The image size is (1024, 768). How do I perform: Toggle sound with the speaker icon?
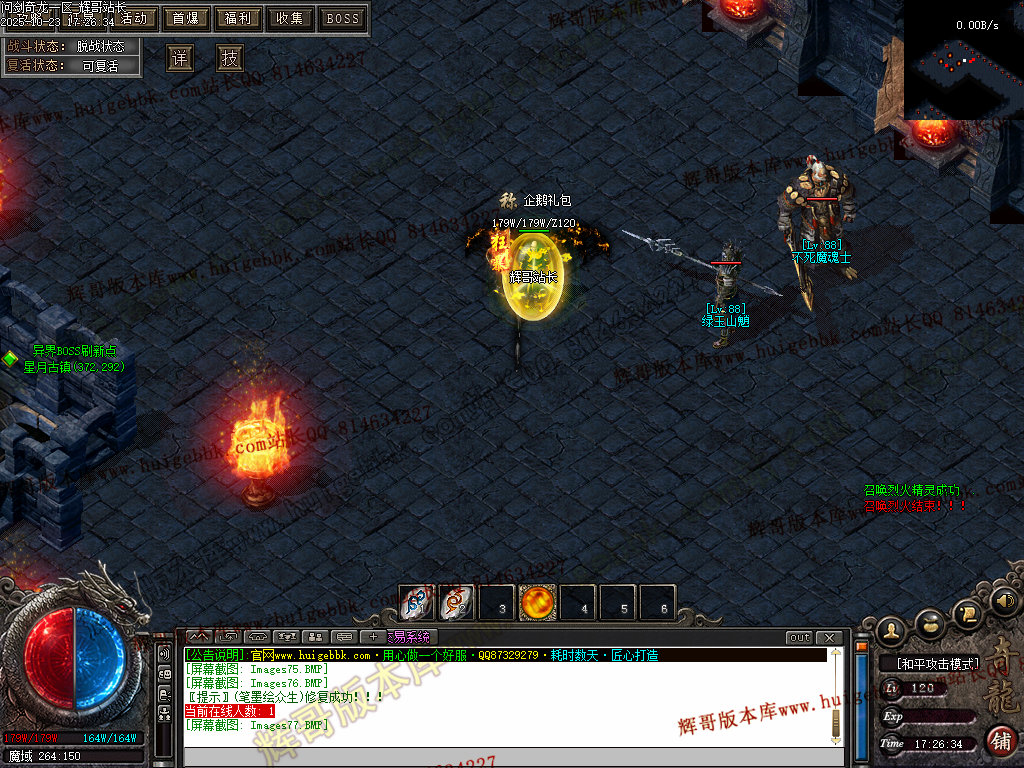coord(1003,601)
